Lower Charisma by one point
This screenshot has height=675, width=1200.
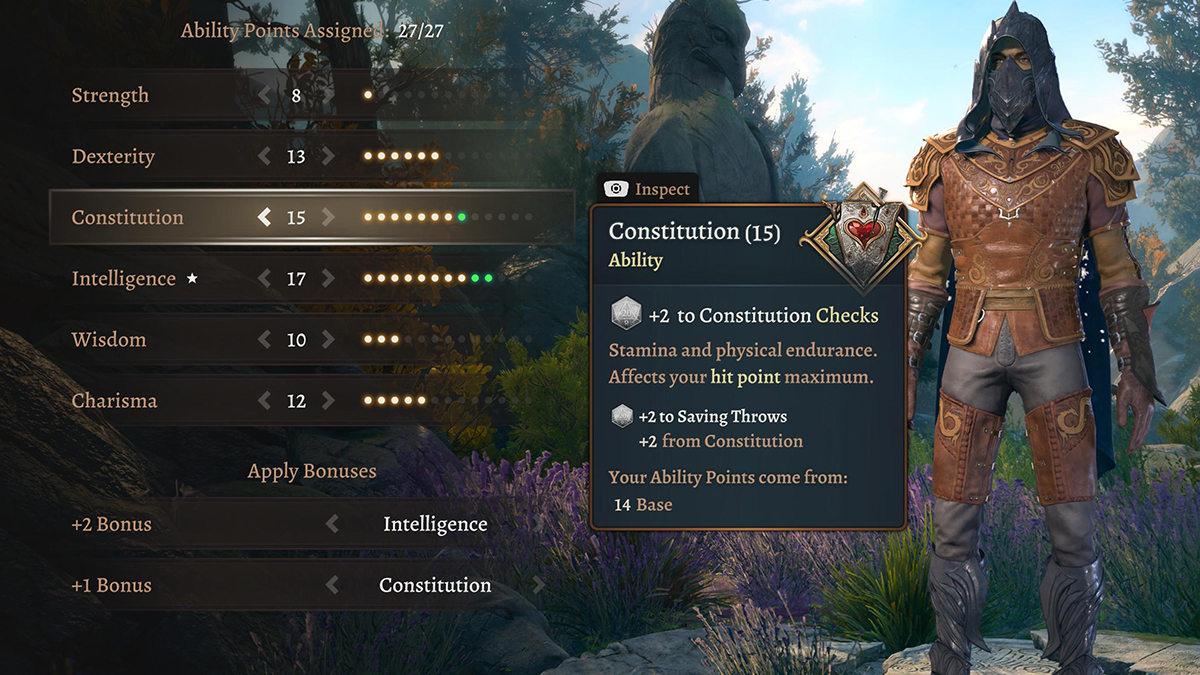(x=265, y=401)
